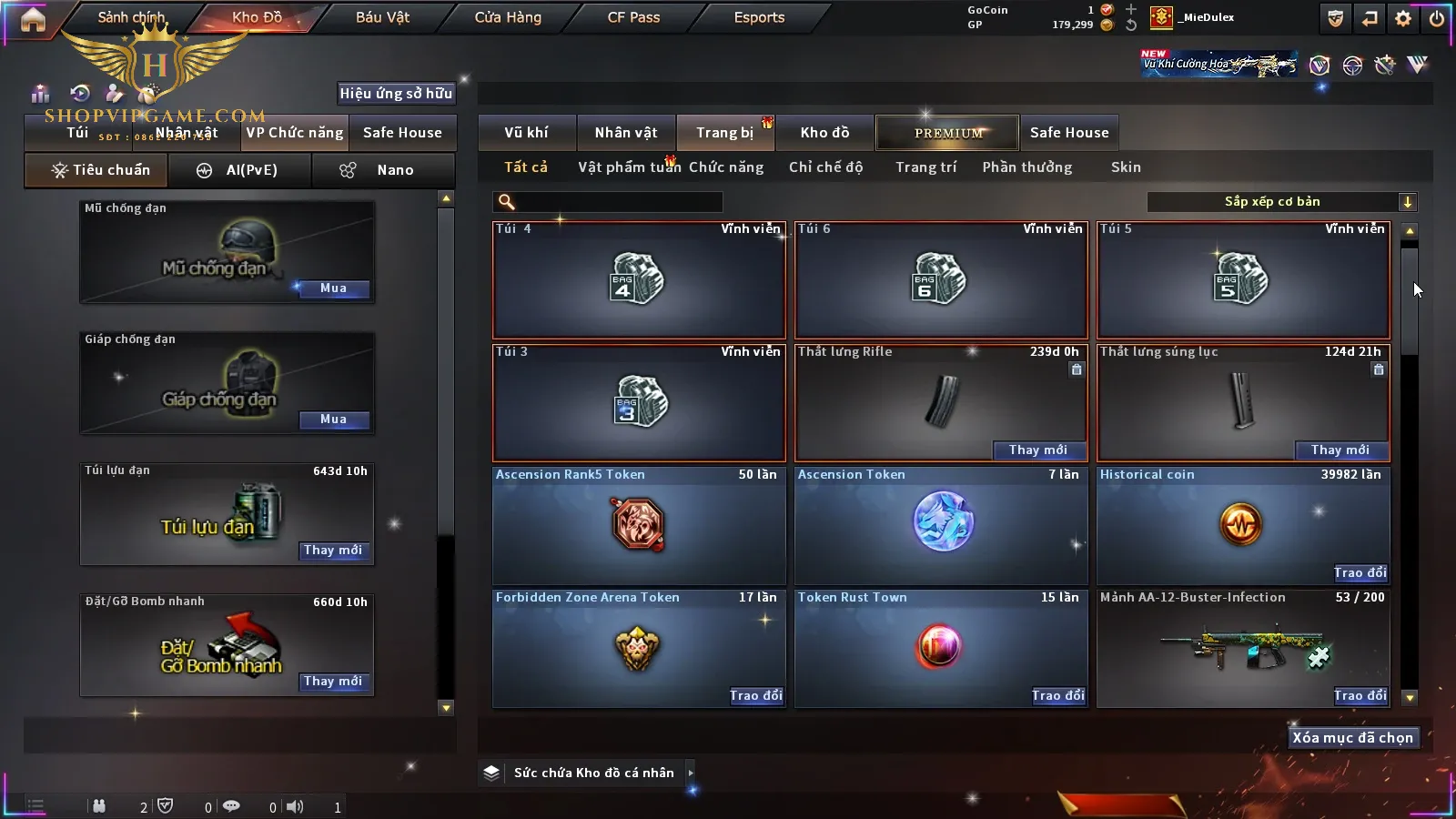Select the Vũ khí inventory tab
Screen dimensions: 1456x819
526,133
